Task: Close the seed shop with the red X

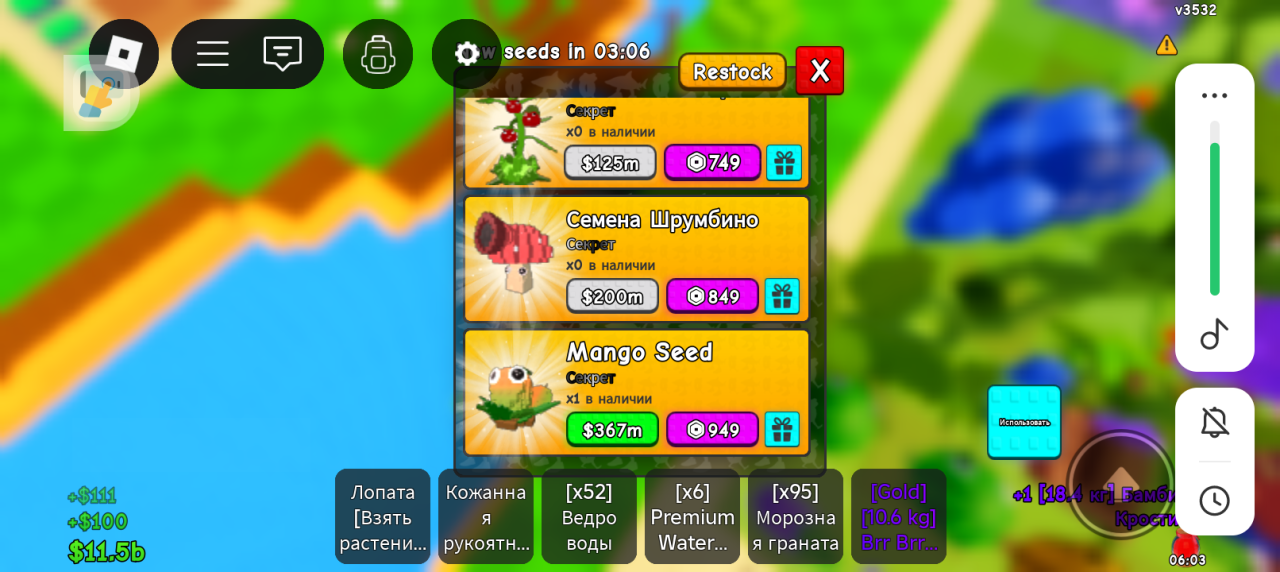Action: [x=820, y=71]
